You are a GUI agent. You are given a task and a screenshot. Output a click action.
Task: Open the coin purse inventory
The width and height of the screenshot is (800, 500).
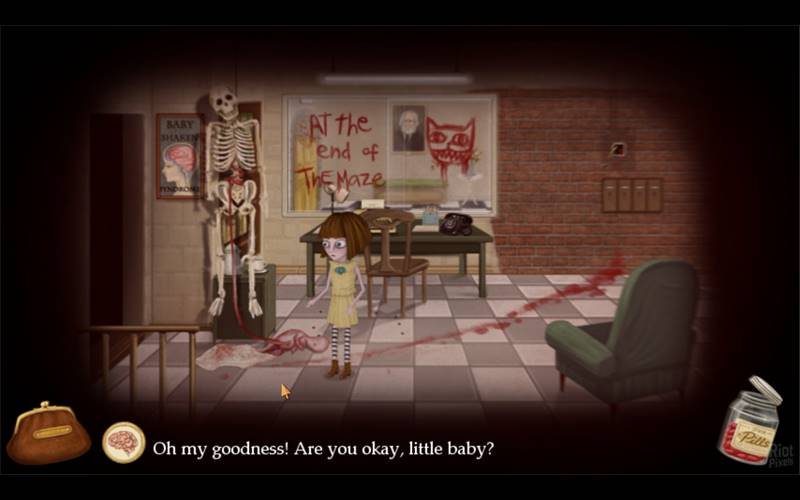48,435
